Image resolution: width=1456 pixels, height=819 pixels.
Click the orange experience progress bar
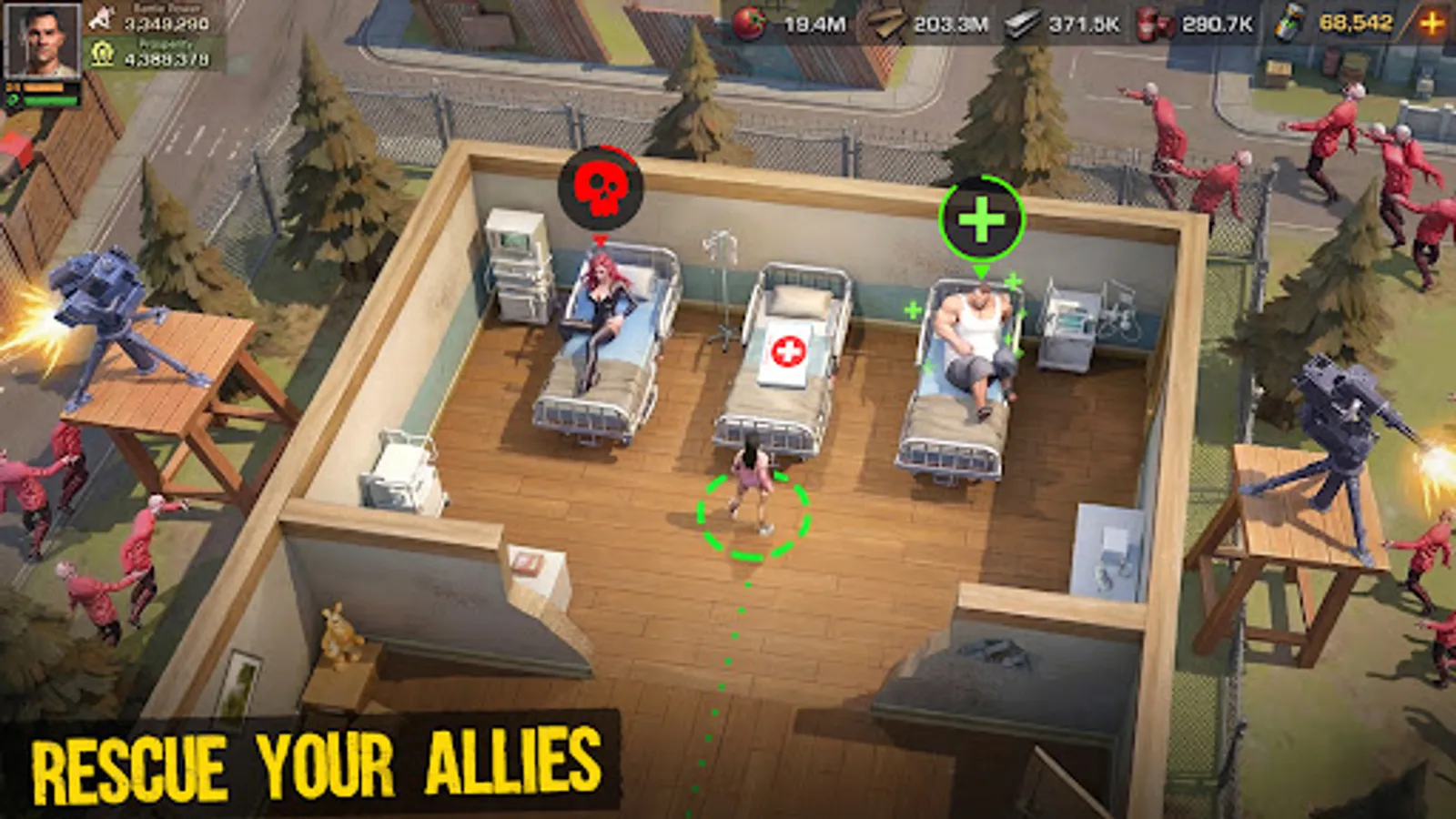point(44,87)
